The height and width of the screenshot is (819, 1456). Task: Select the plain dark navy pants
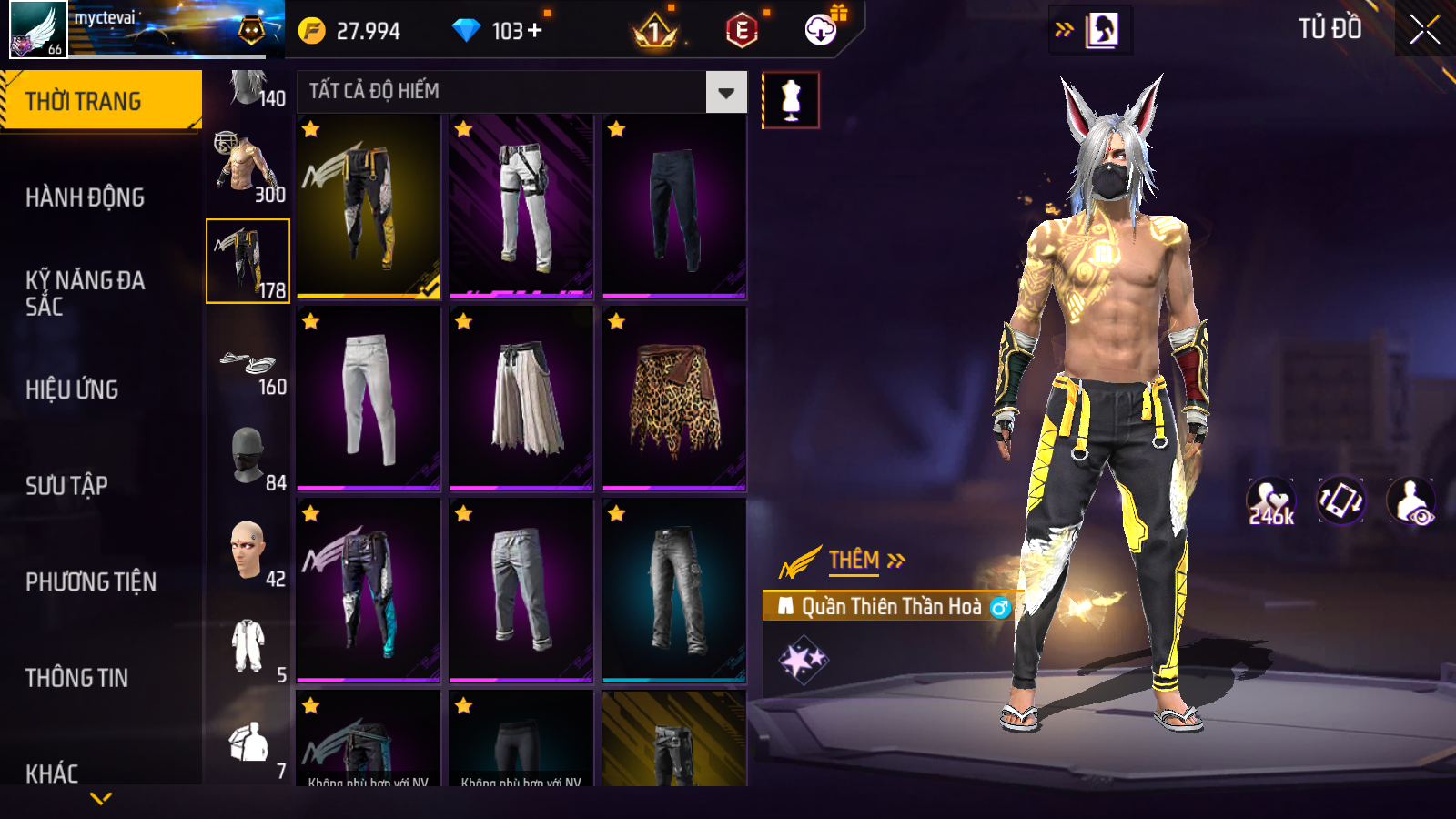pyautogui.click(x=673, y=207)
